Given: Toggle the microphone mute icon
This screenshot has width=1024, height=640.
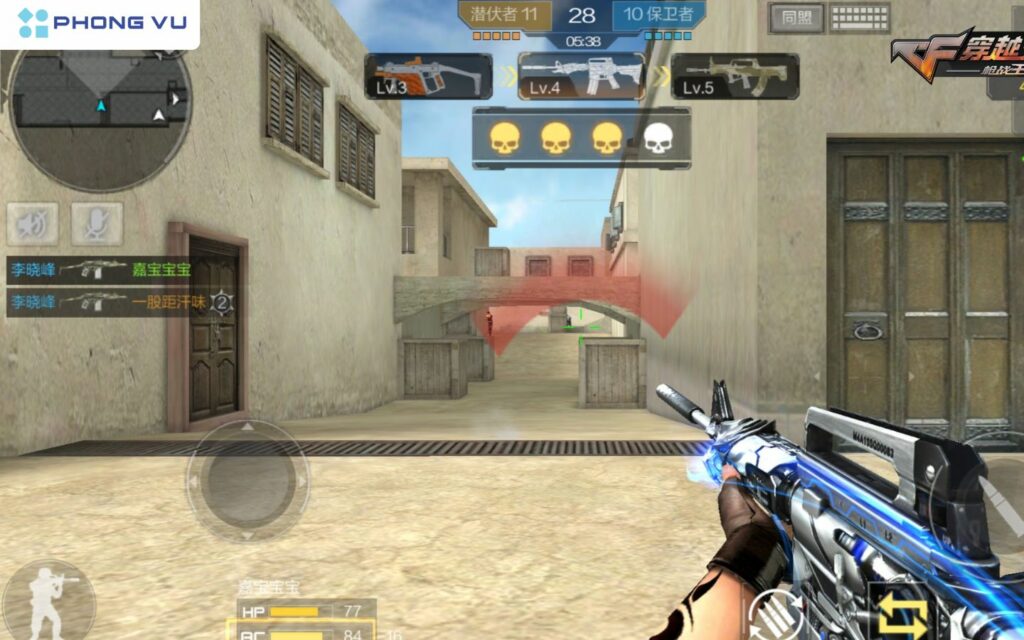Looking at the screenshot, I should point(97,224).
